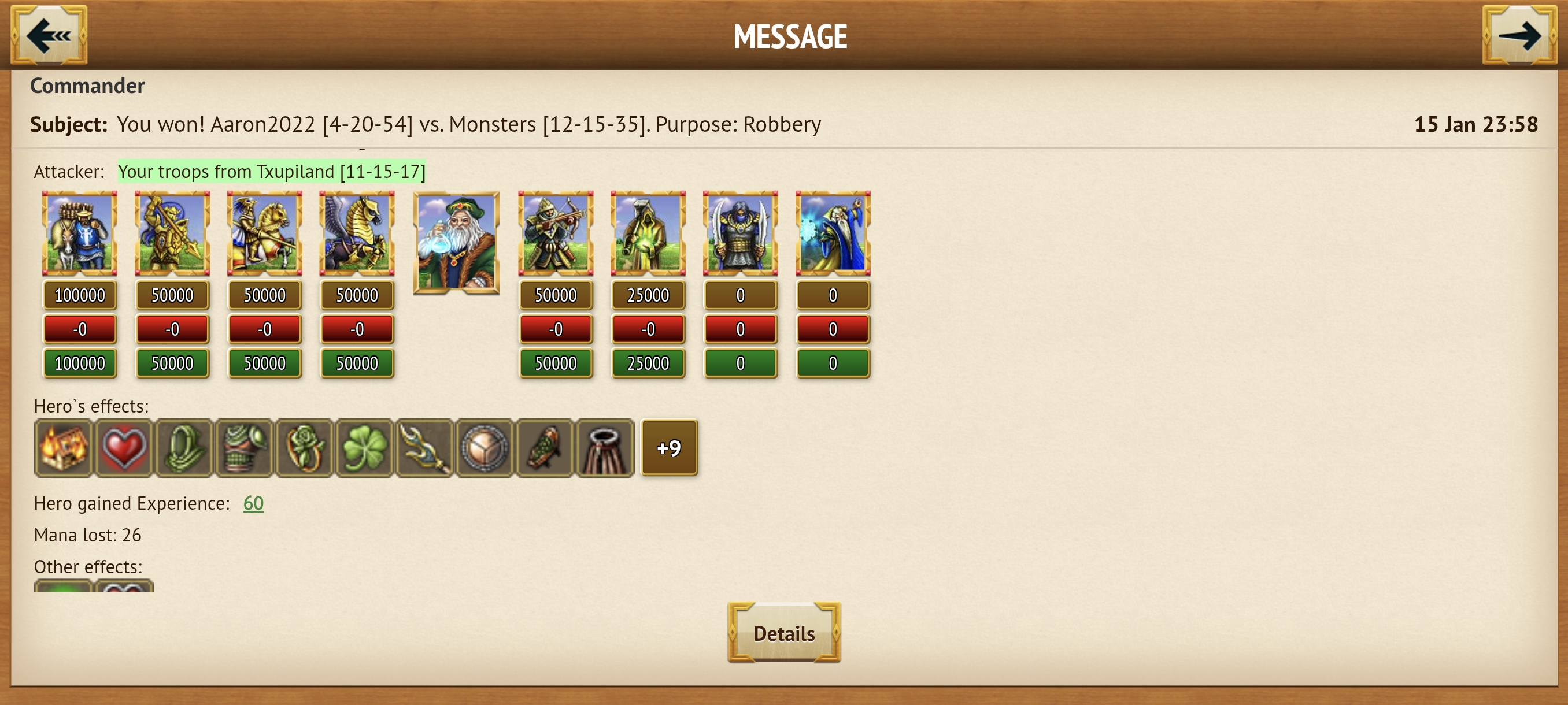Expand the +9 additional effects tile

[668, 448]
